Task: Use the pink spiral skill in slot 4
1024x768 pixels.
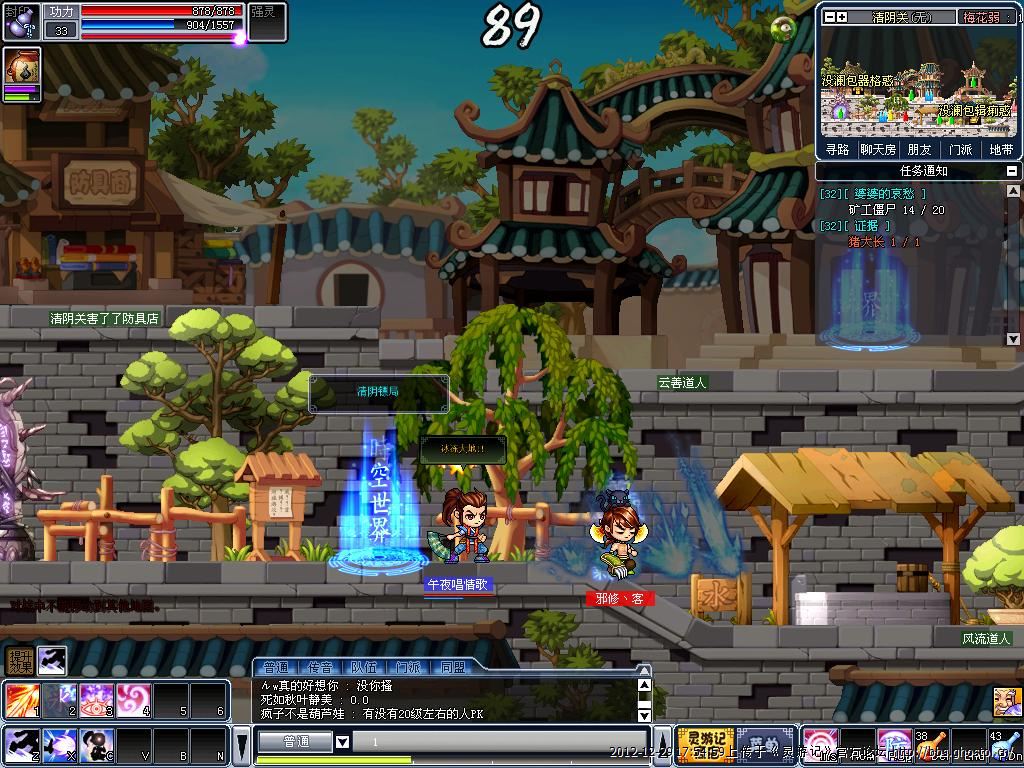Action: click(133, 700)
